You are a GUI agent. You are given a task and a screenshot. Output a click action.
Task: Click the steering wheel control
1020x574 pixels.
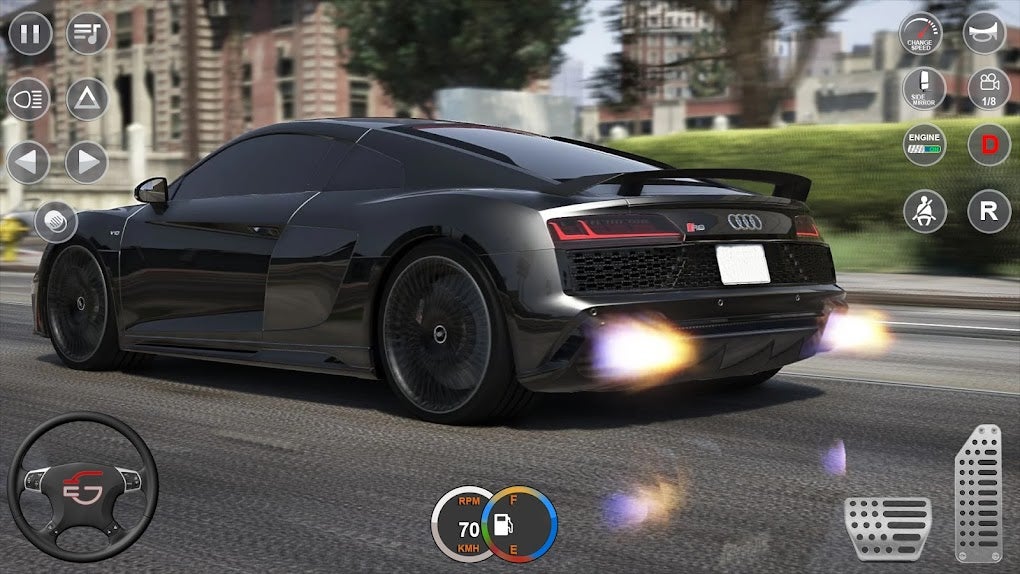pos(83,487)
